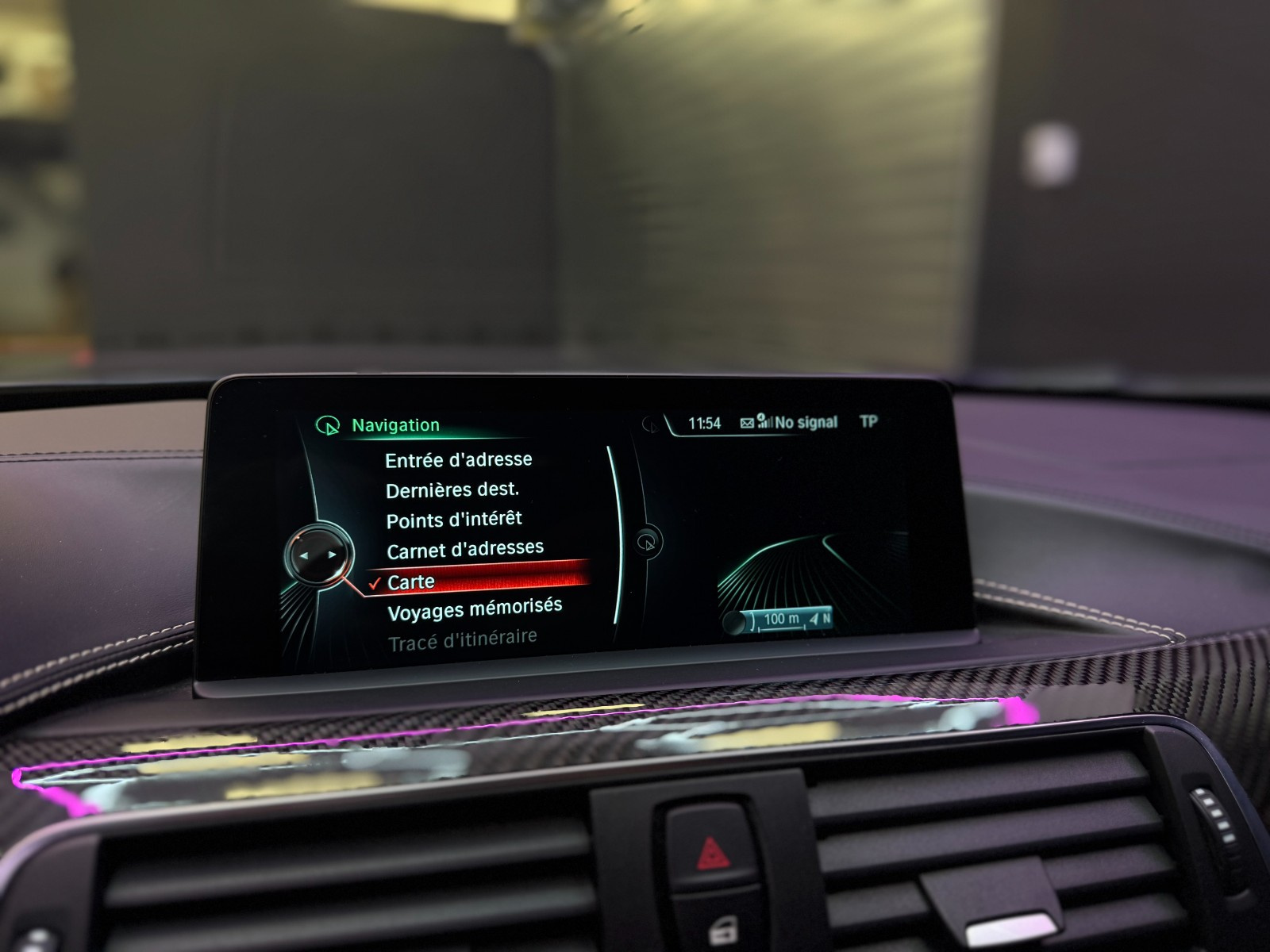Click the 100 m map scale indicator
The height and width of the screenshot is (952, 1270).
[779, 620]
